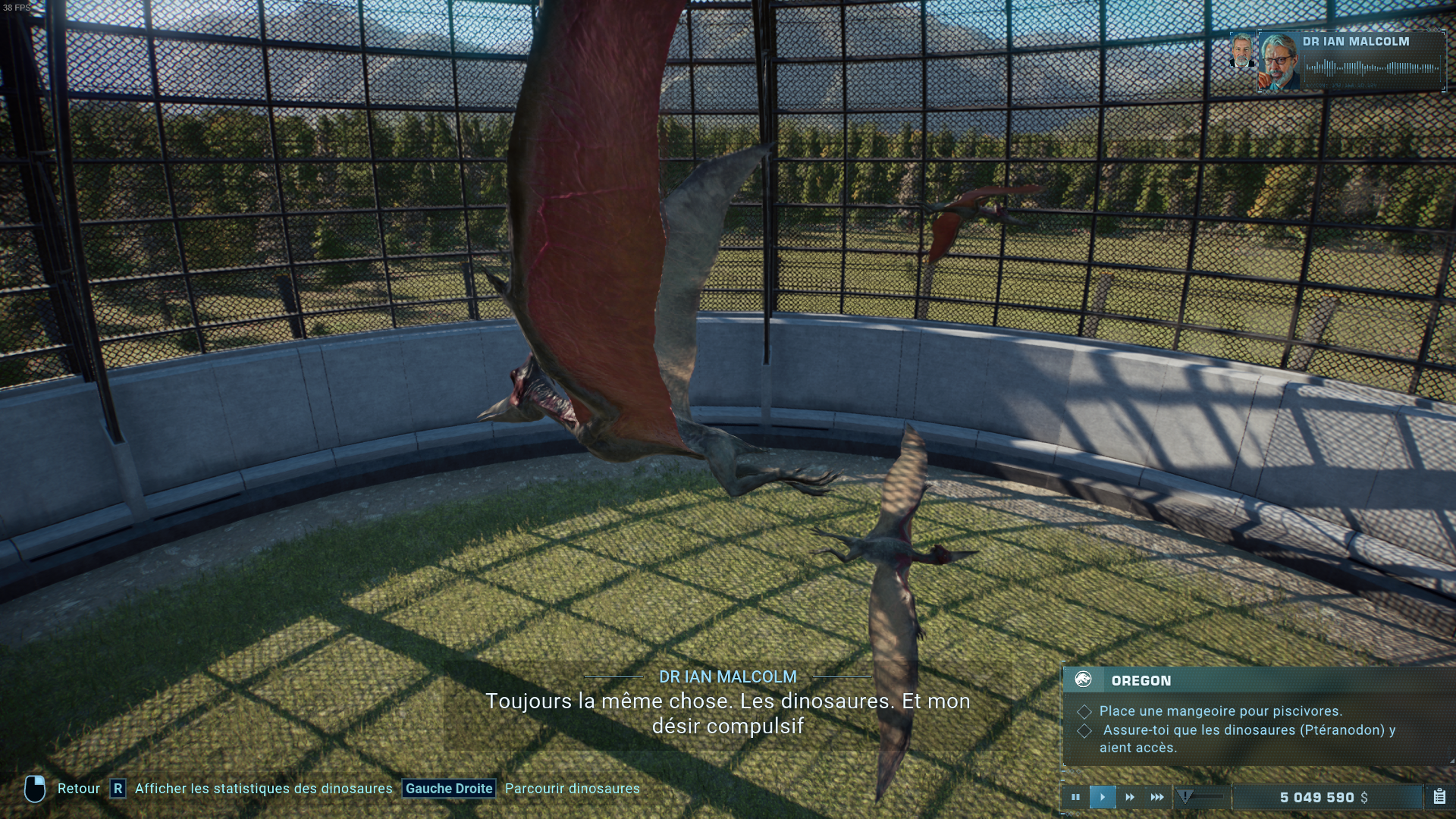Select the Ptéranodon access objective
The height and width of the screenshot is (819, 1456).
pos(1247,738)
